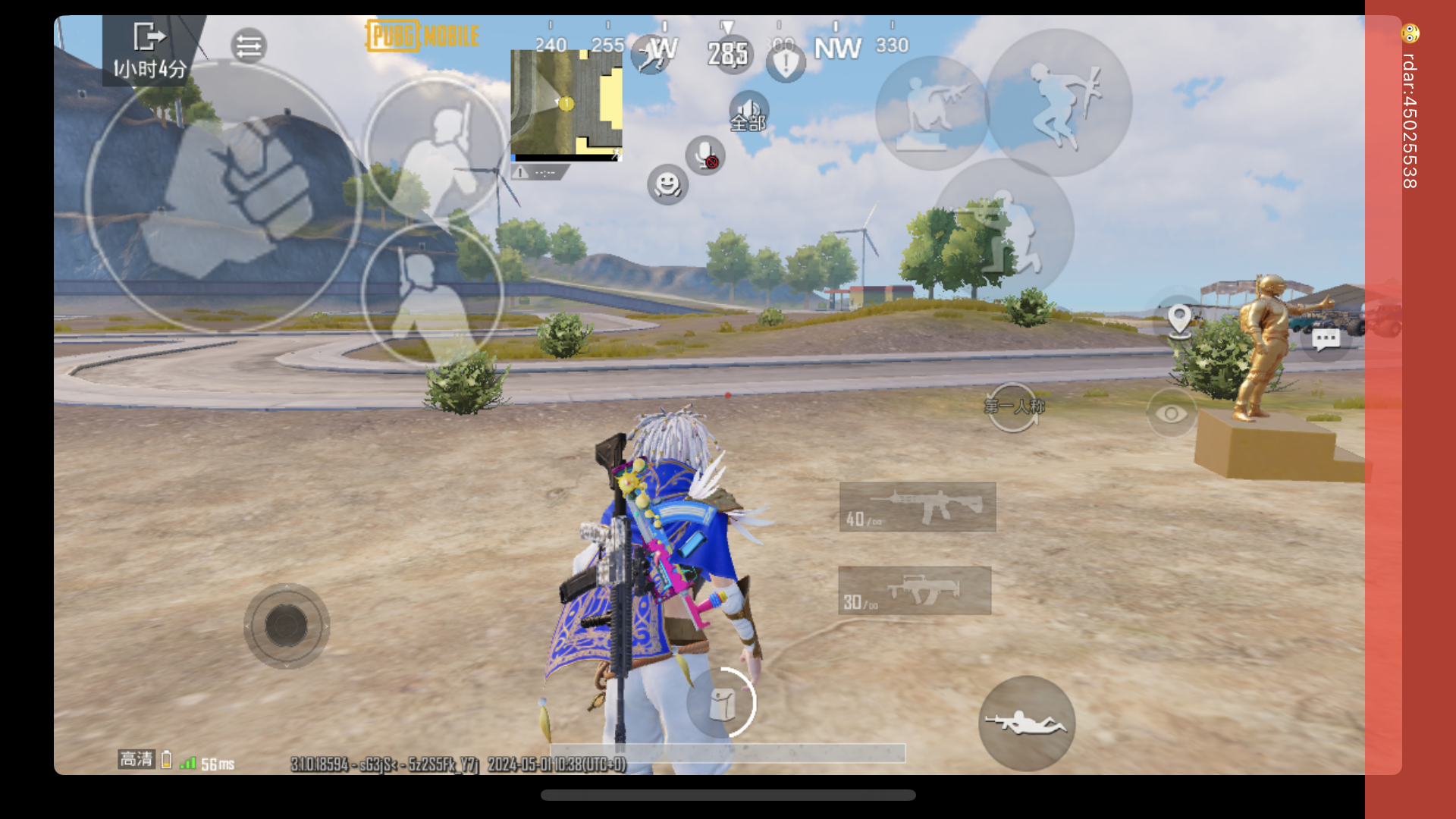Screen dimensions: 1456x819
Task: Open the backpack inventory icon
Action: (x=722, y=704)
